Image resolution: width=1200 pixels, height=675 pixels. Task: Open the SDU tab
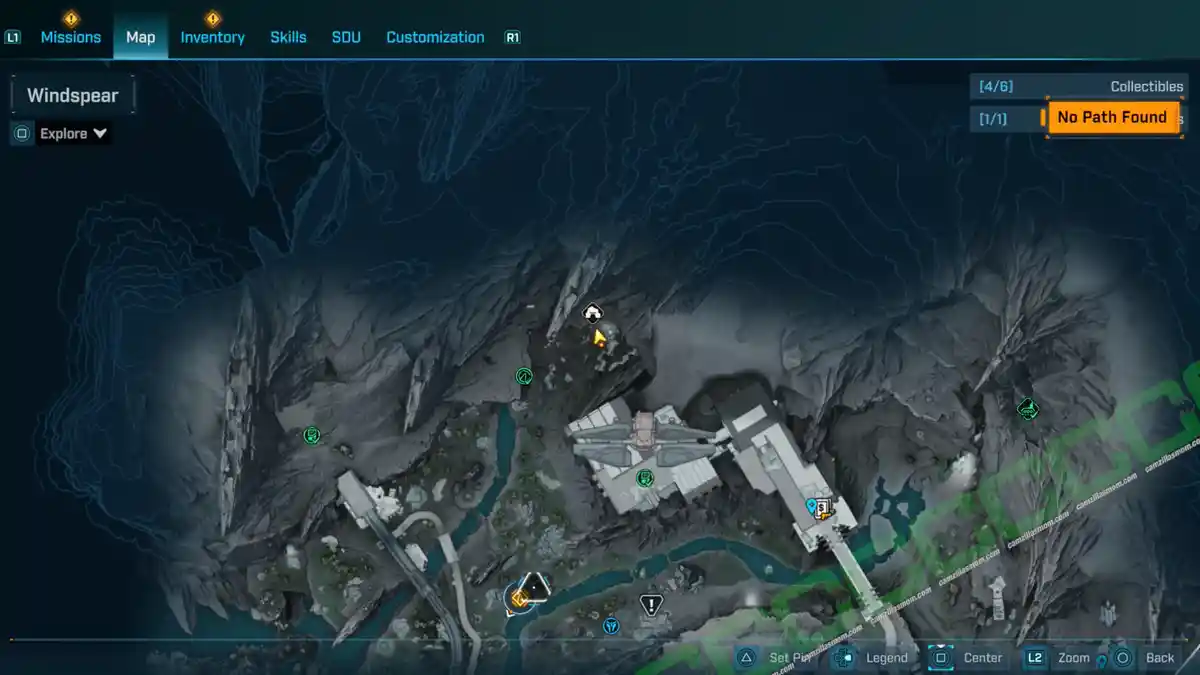pyautogui.click(x=346, y=37)
